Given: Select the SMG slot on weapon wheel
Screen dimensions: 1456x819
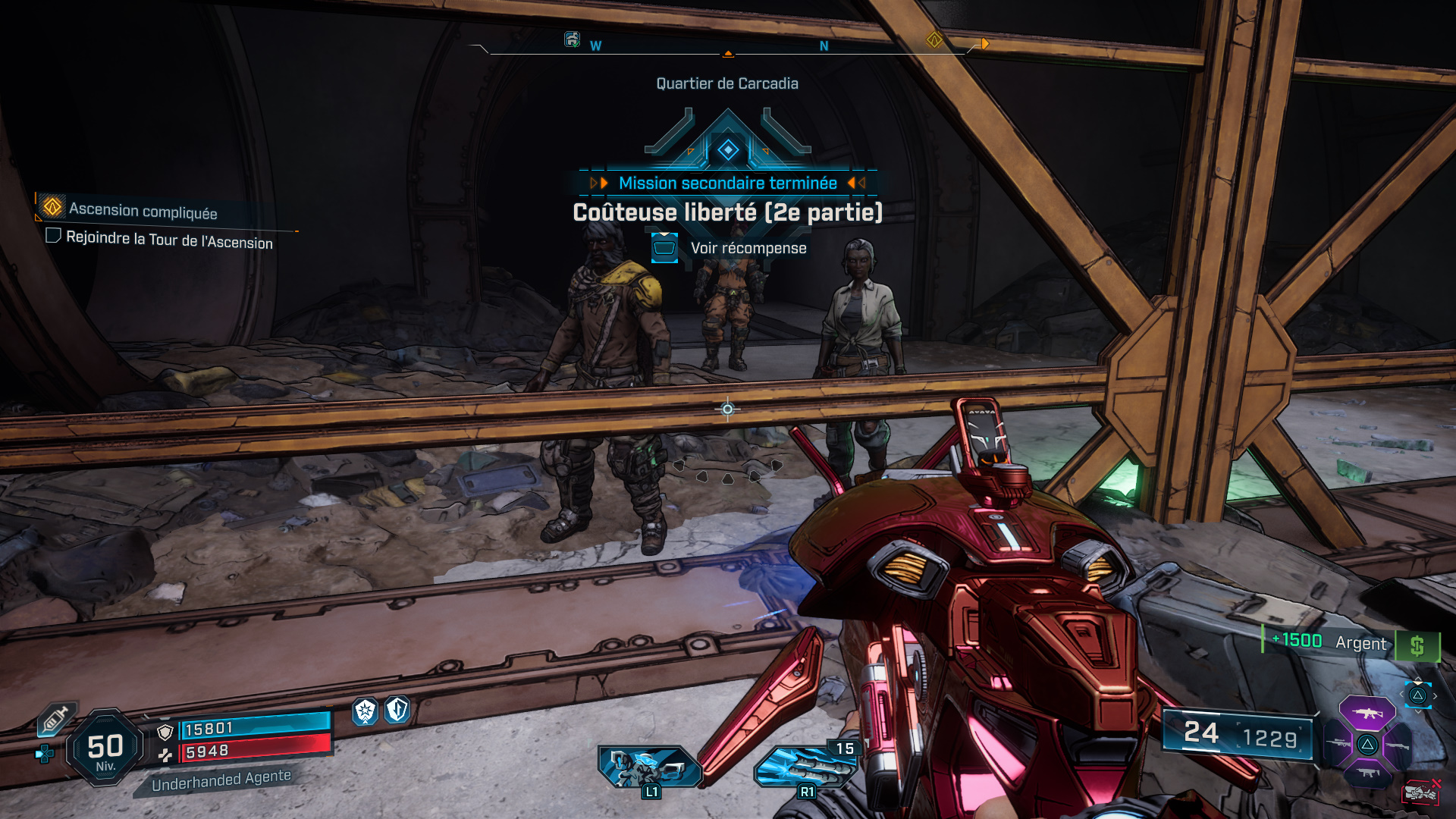Looking at the screenshot, I should click(1367, 773).
